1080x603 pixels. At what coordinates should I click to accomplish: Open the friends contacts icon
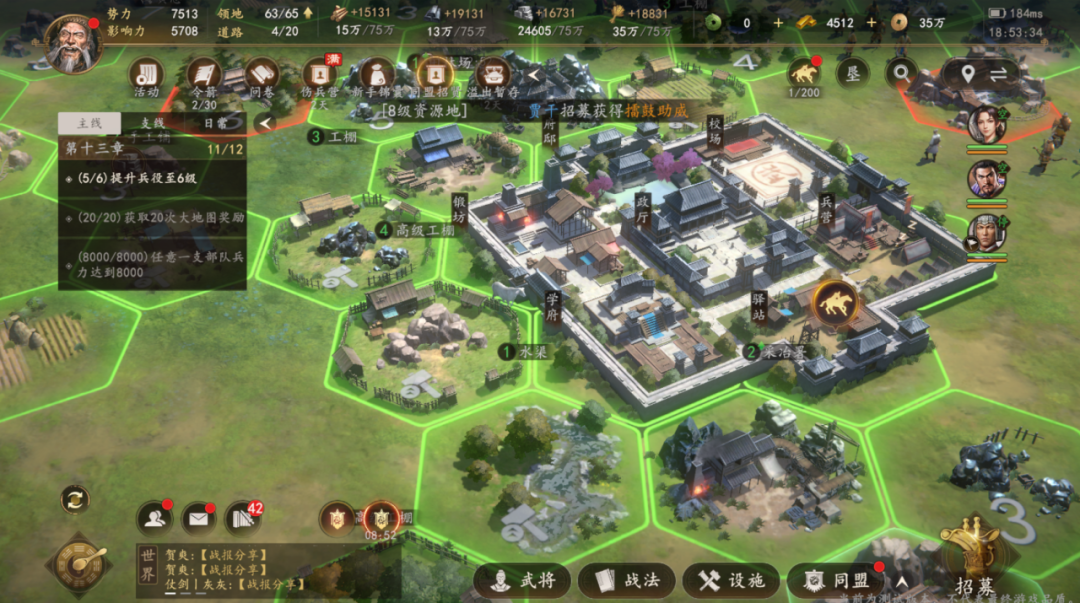(x=153, y=517)
